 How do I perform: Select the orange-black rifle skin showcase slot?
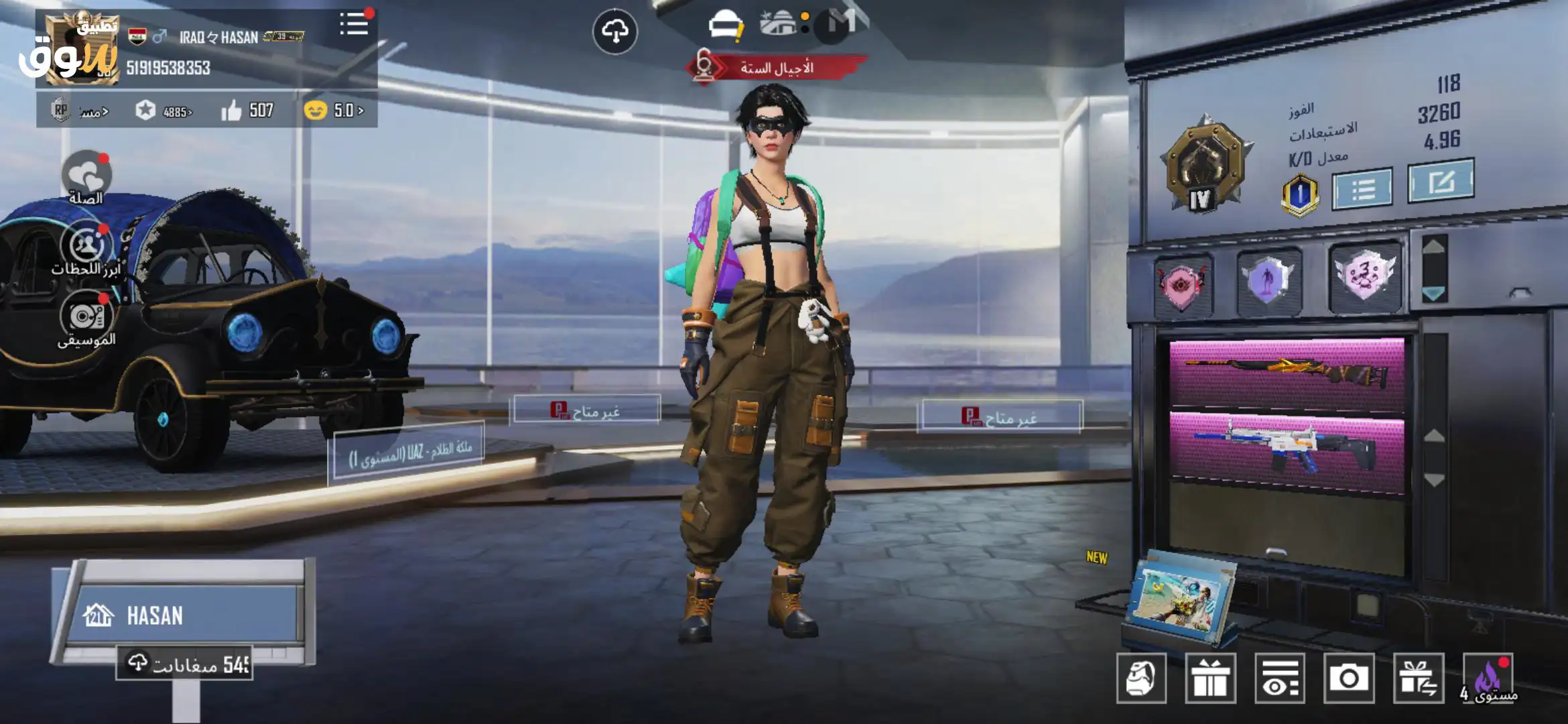click(x=1286, y=374)
